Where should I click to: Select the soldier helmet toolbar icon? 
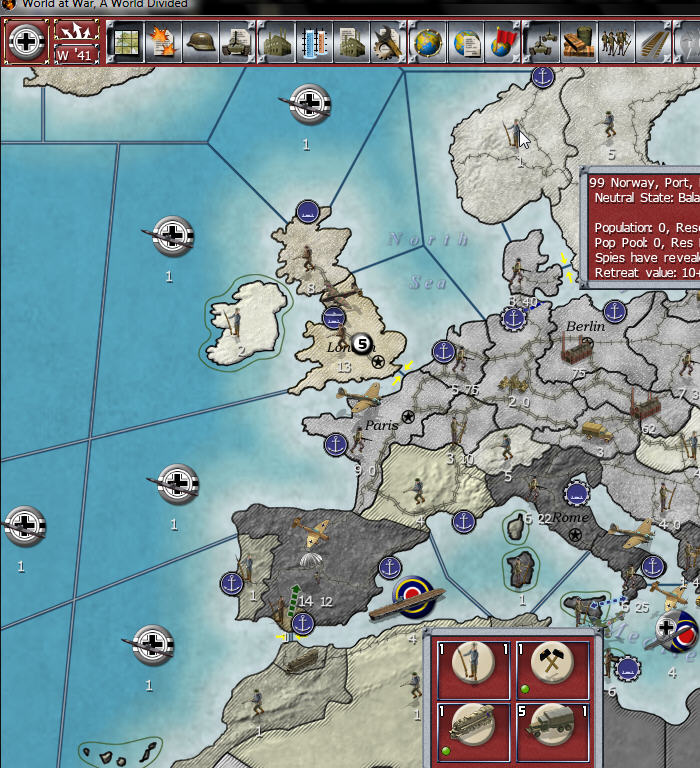(200, 42)
